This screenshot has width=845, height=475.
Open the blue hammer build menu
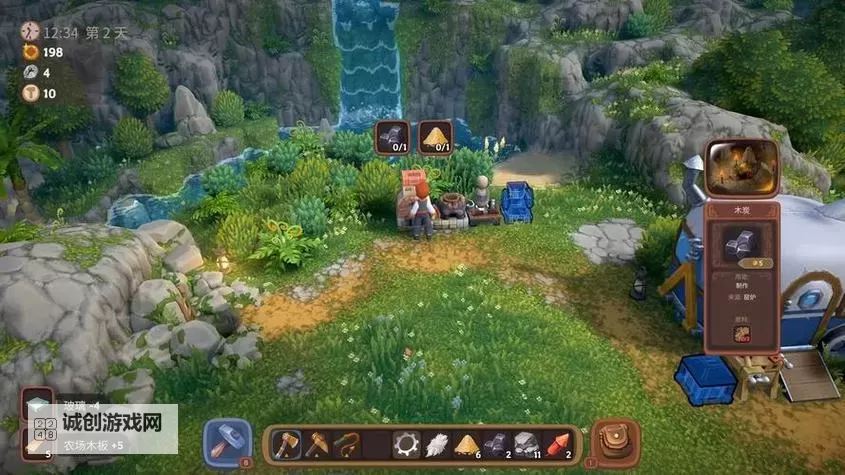(227, 442)
